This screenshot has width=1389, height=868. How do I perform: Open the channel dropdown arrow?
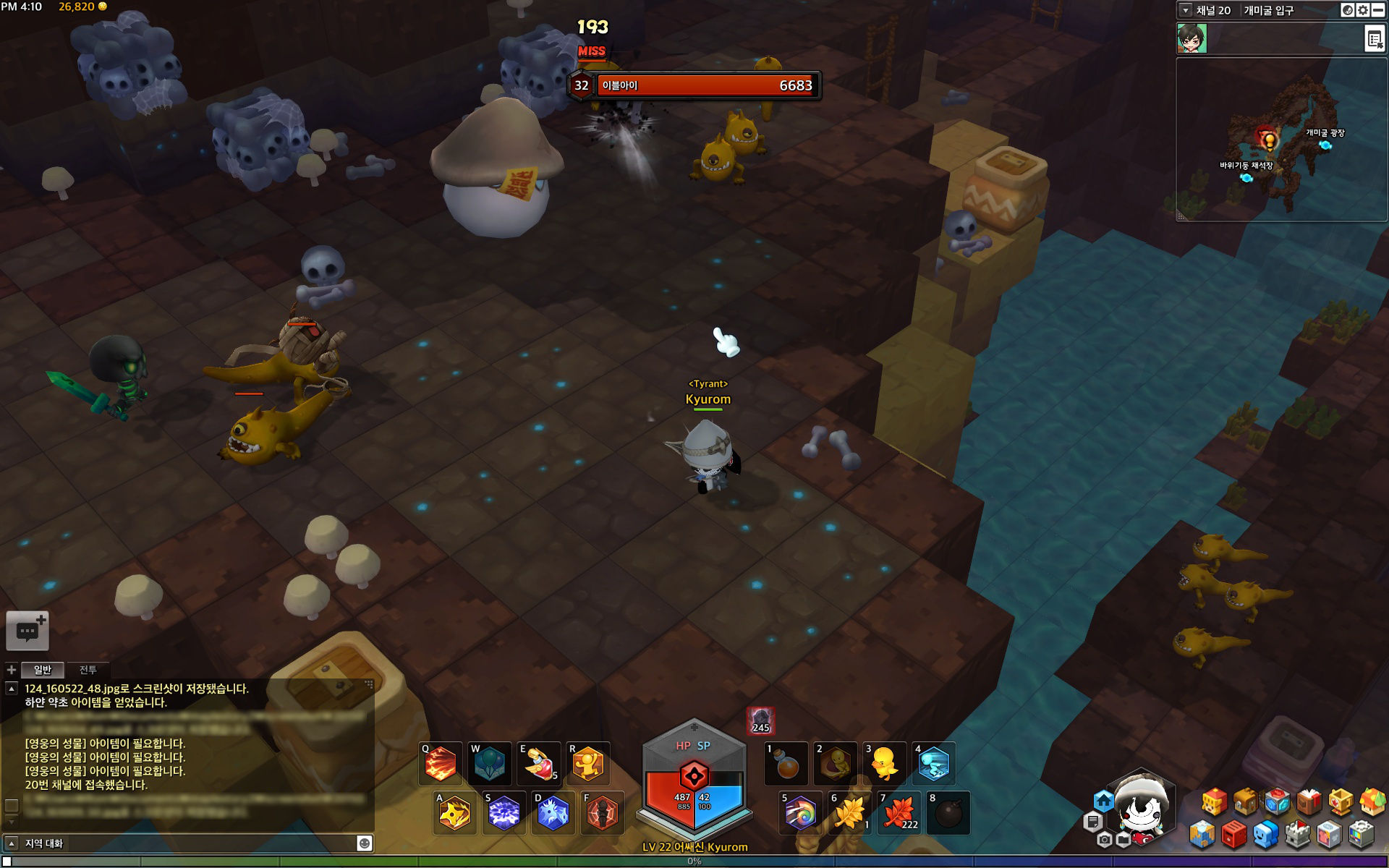tap(1185, 10)
